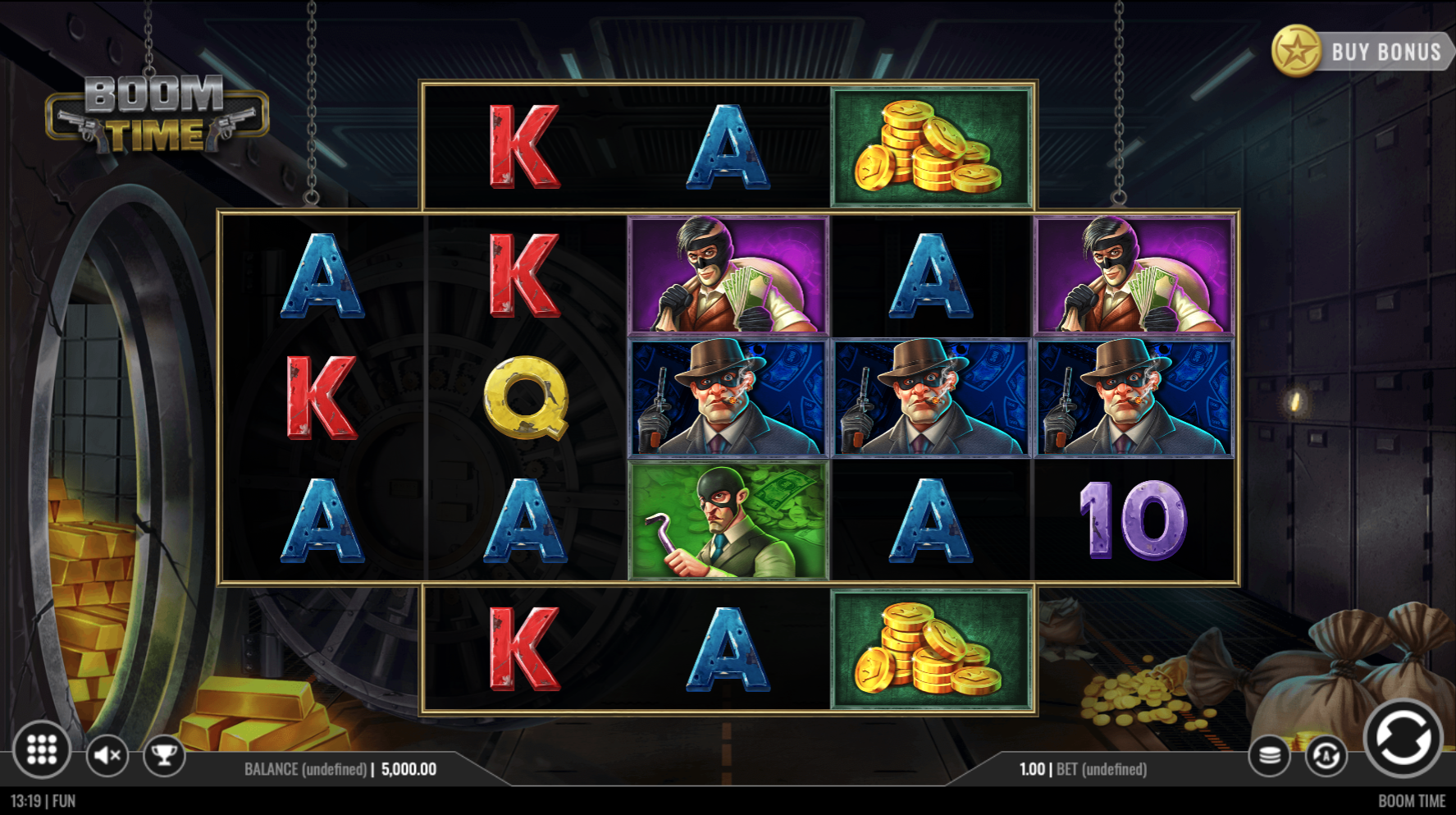Toggle the muted sound speaker icon
Image resolution: width=1456 pixels, height=815 pixels.
(x=107, y=754)
